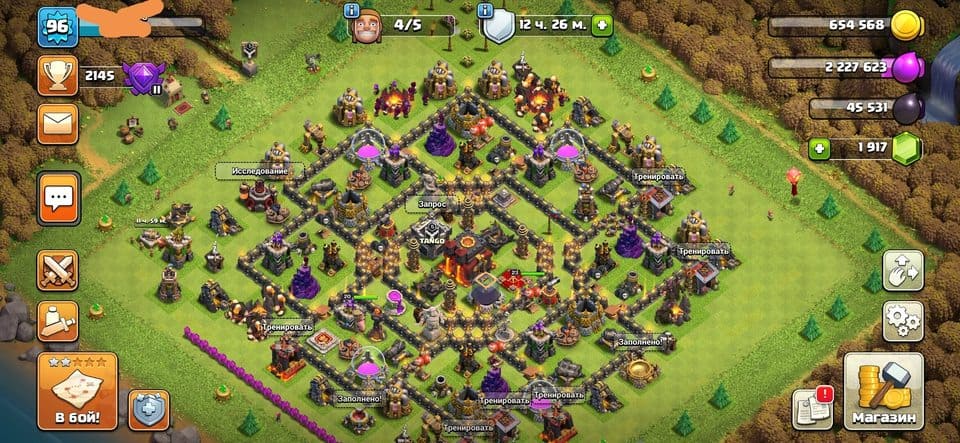Open the Магазин shop

882,390
